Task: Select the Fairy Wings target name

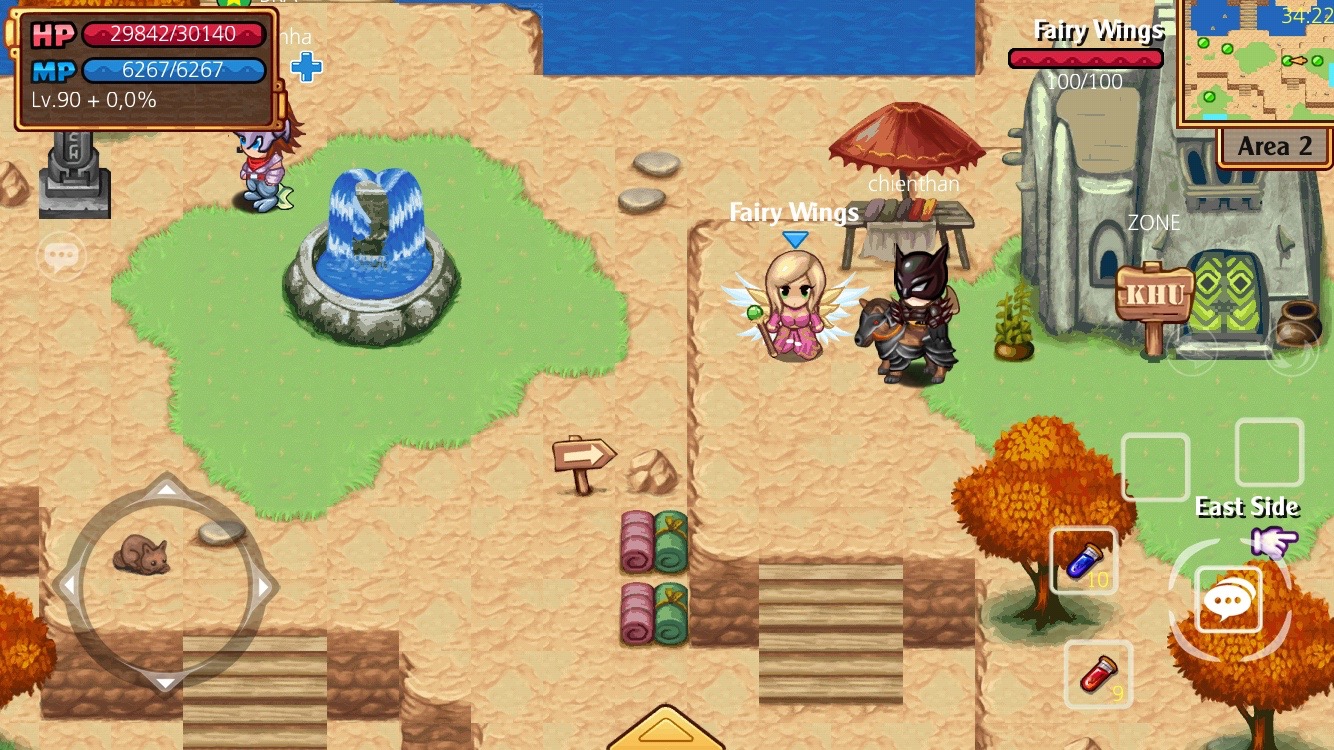Action: [1098, 30]
